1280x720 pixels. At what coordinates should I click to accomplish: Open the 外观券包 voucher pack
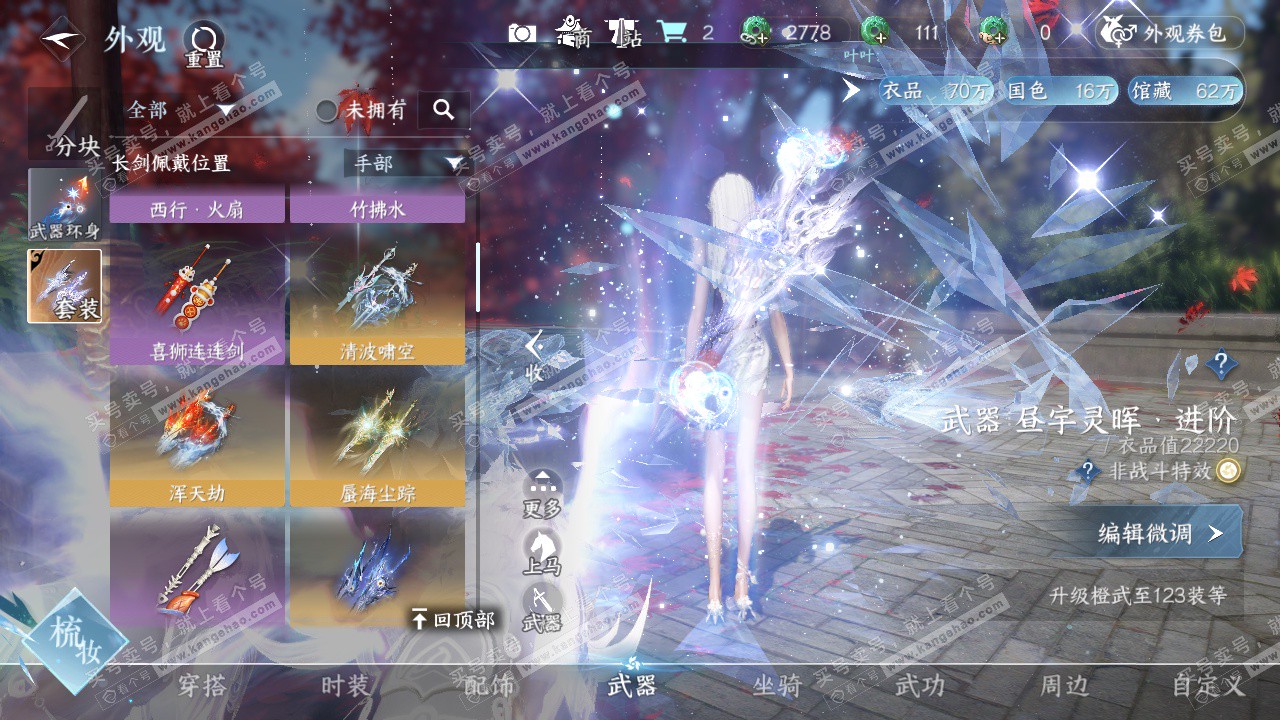coord(1170,33)
